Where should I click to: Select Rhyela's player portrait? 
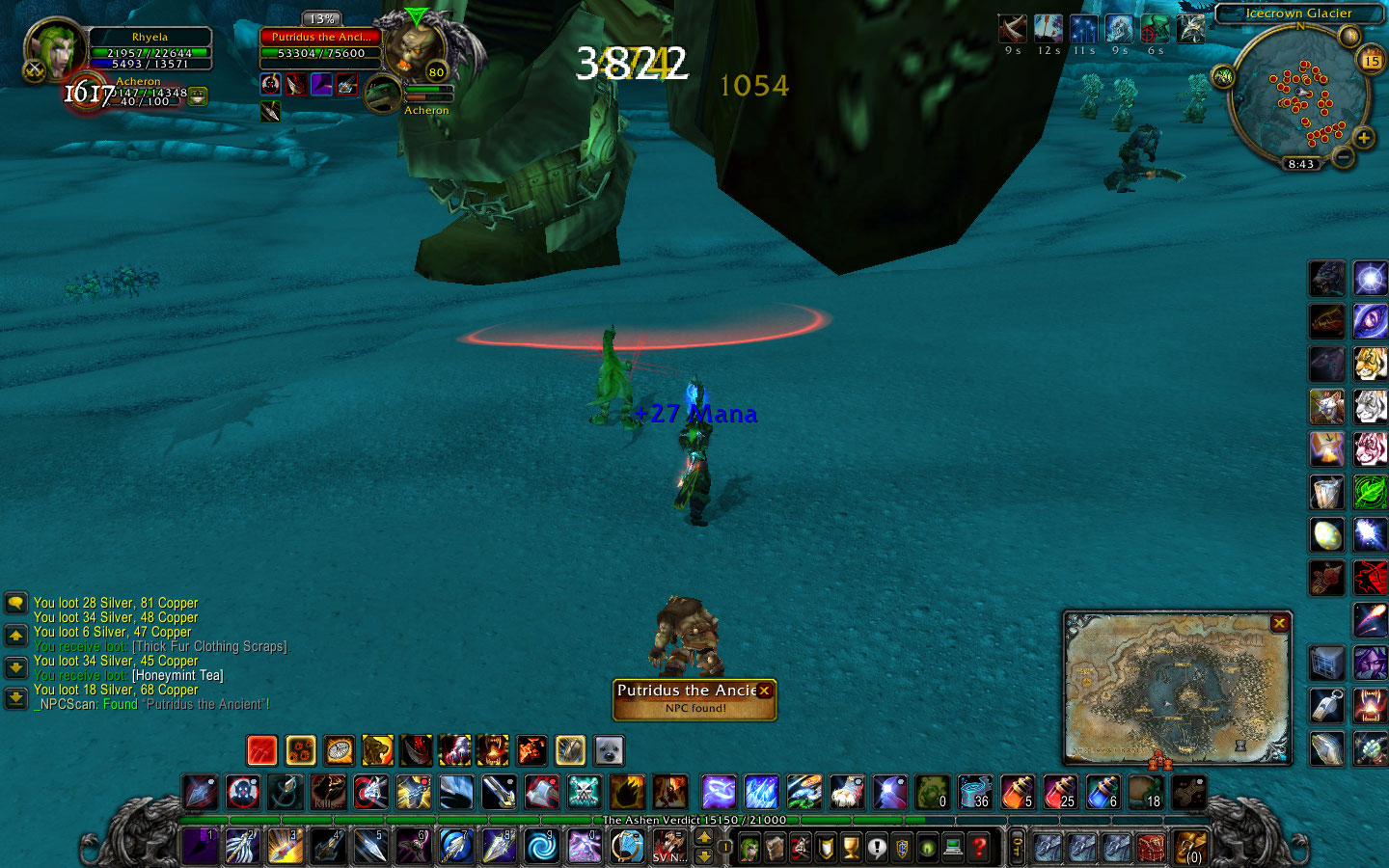tap(54, 50)
